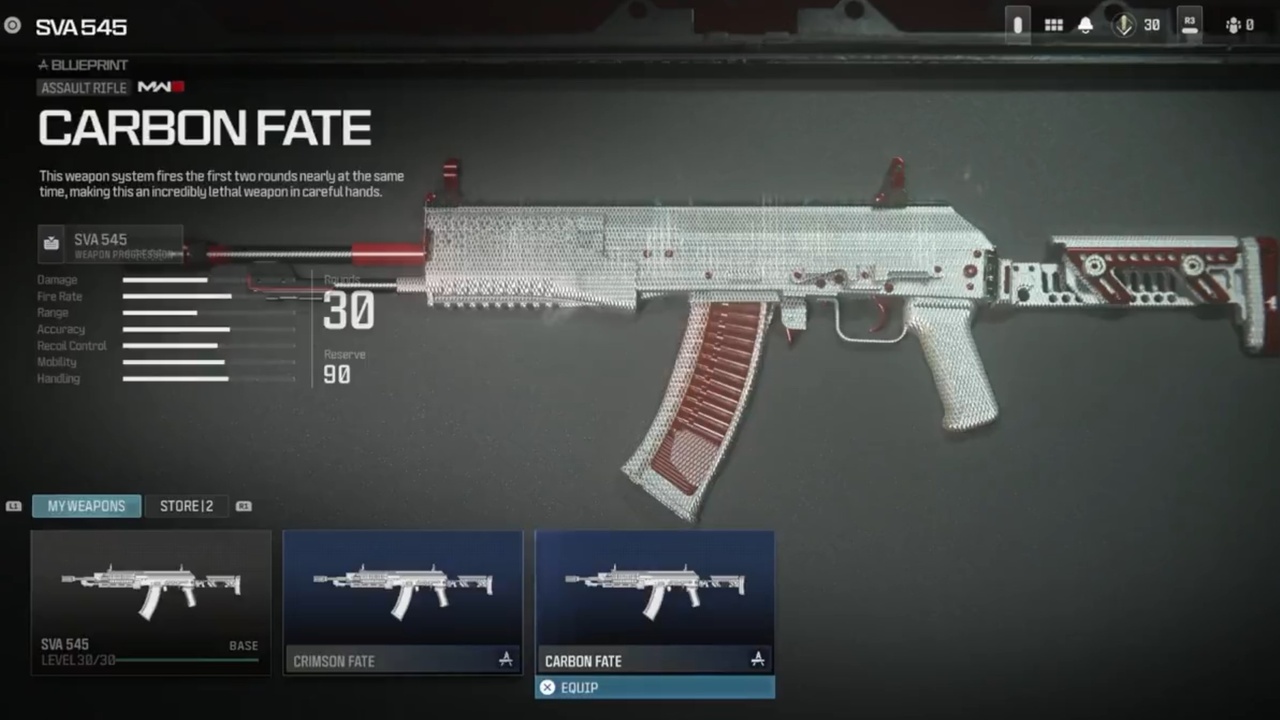Open the grid menu icon

1053,25
